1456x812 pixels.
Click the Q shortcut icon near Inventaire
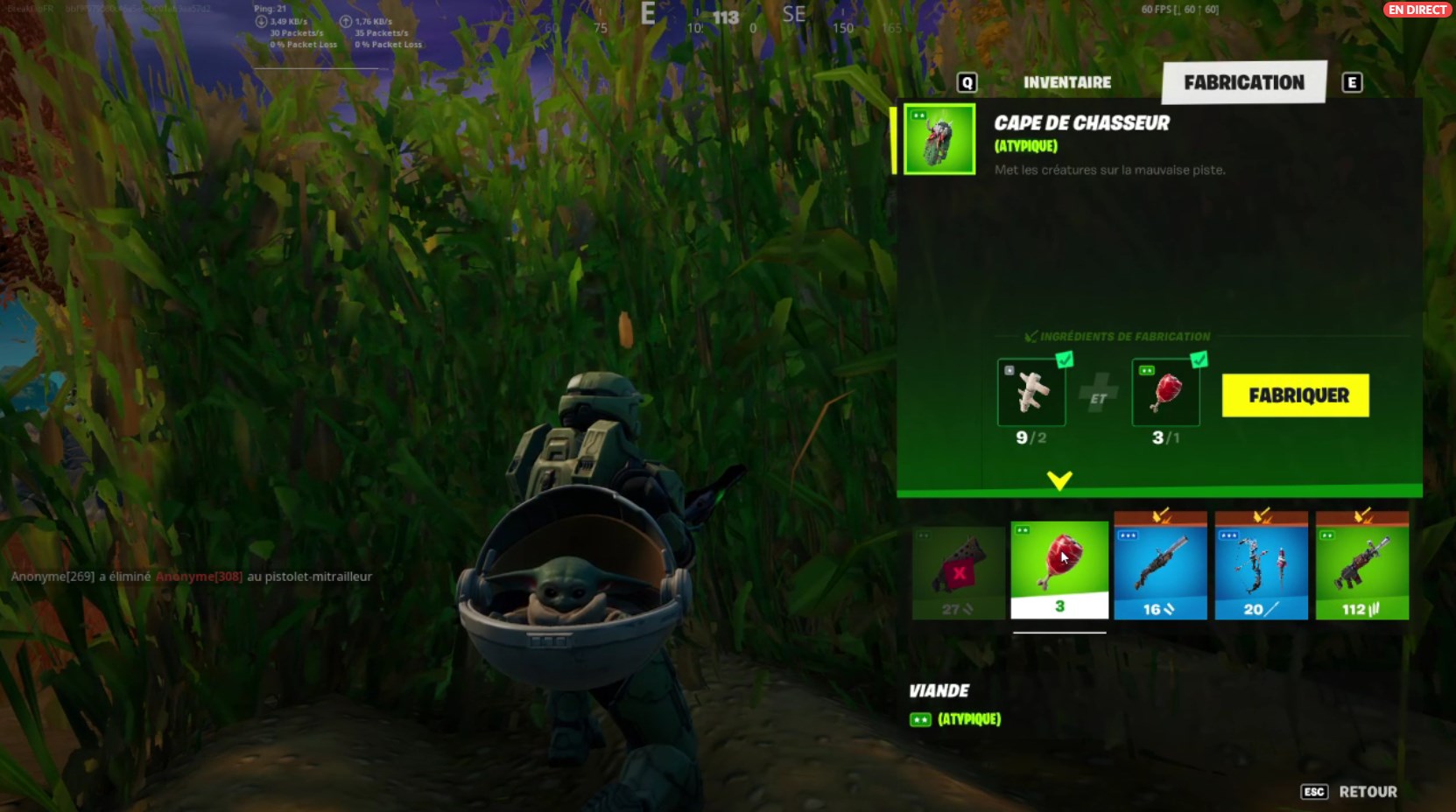[966, 81]
